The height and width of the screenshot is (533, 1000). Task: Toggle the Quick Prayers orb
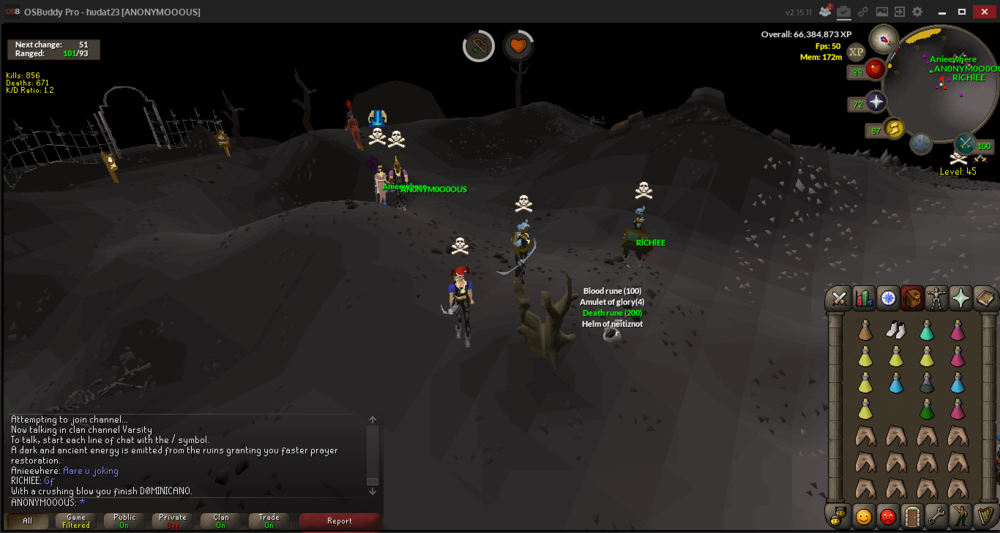click(x=877, y=103)
